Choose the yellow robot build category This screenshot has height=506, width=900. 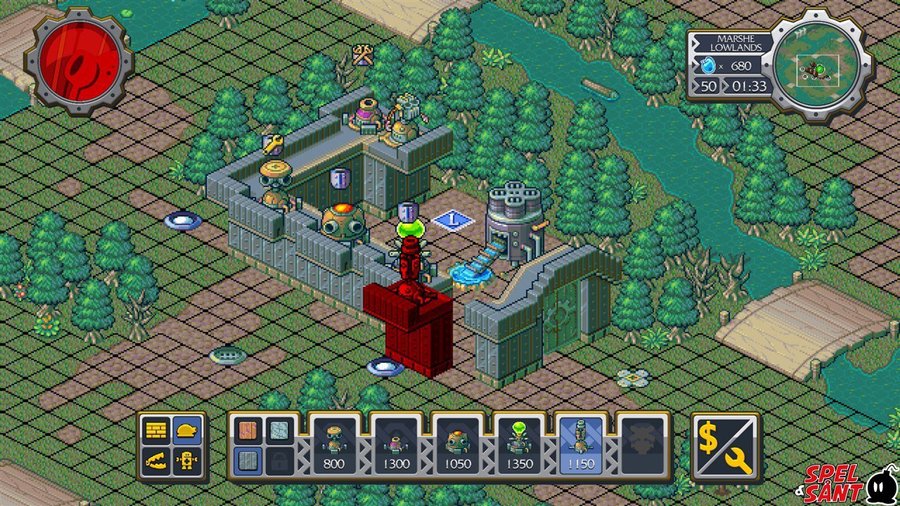coord(187,460)
